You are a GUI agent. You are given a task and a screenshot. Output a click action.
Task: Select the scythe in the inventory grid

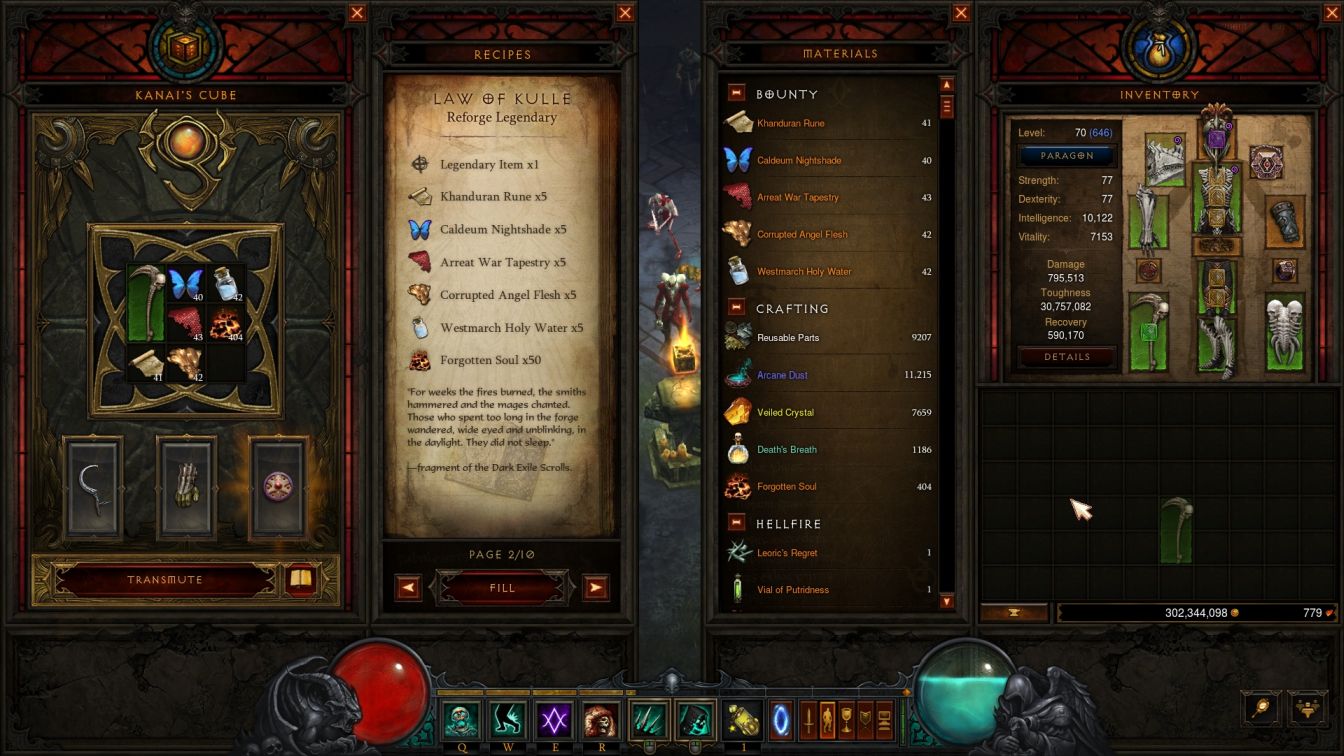pyautogui.click(x=1176, y=530)
